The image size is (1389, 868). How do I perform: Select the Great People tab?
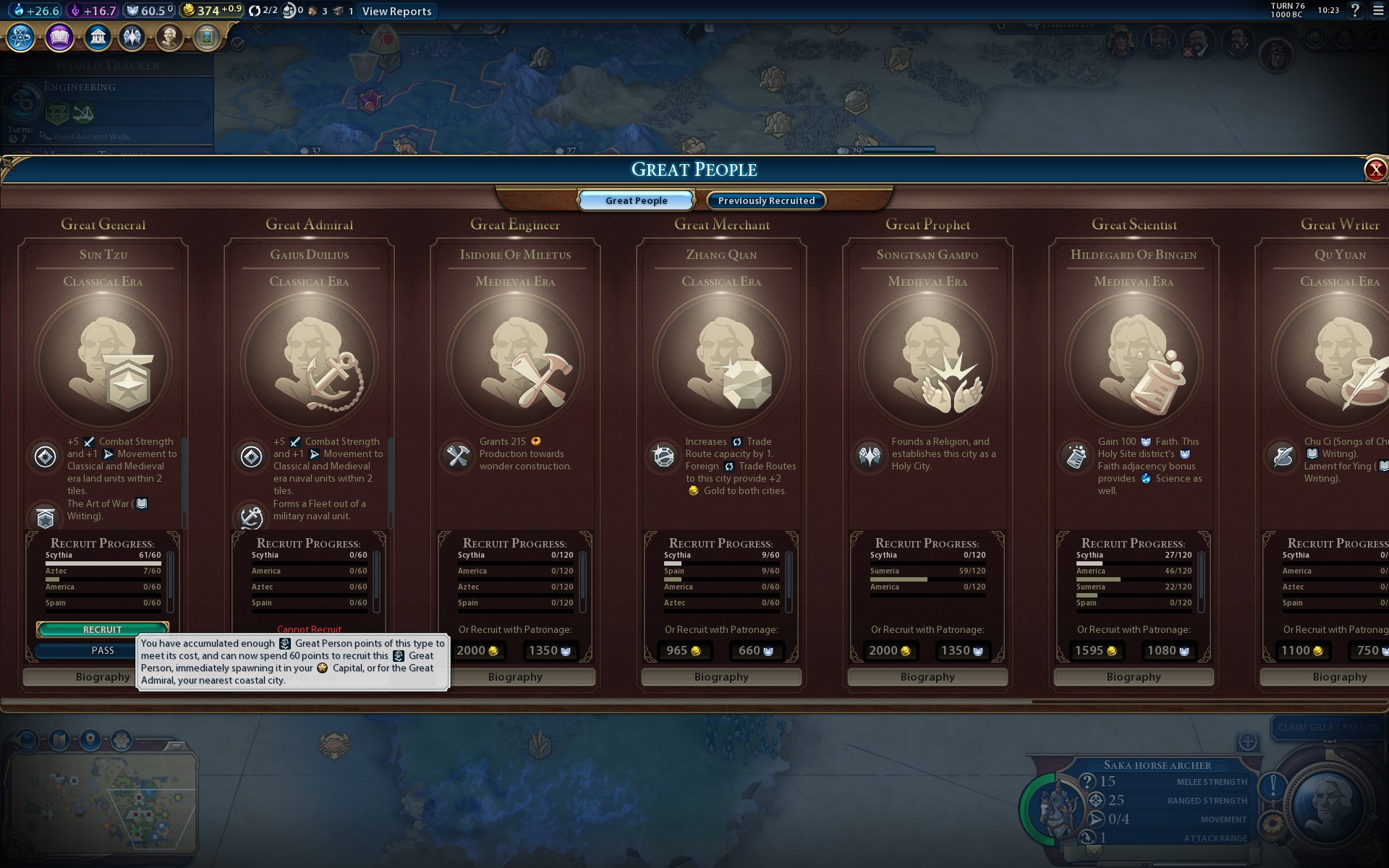(636, 200)
